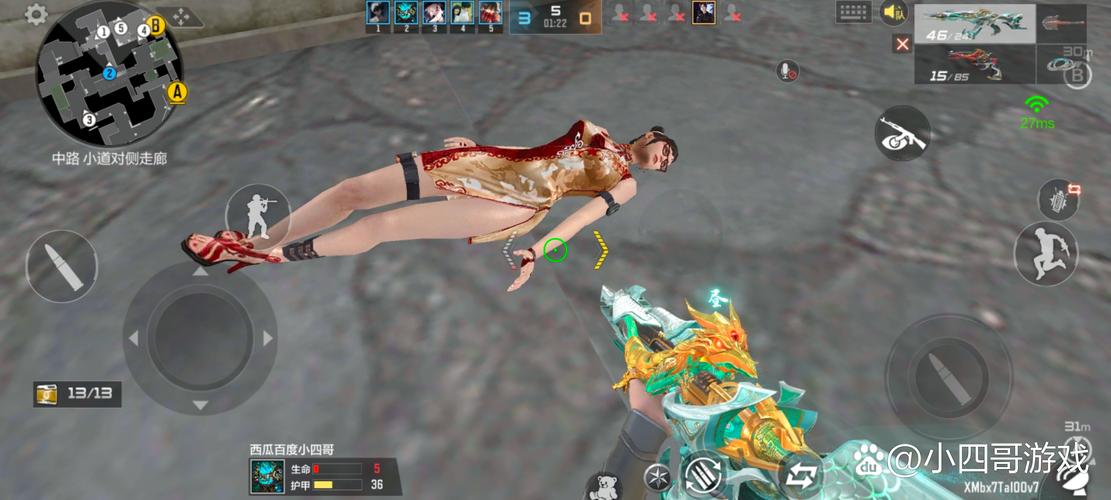Tap the large right-side bullet fire button
This screenshot has width=1111, height=500.
pos(934,363)
